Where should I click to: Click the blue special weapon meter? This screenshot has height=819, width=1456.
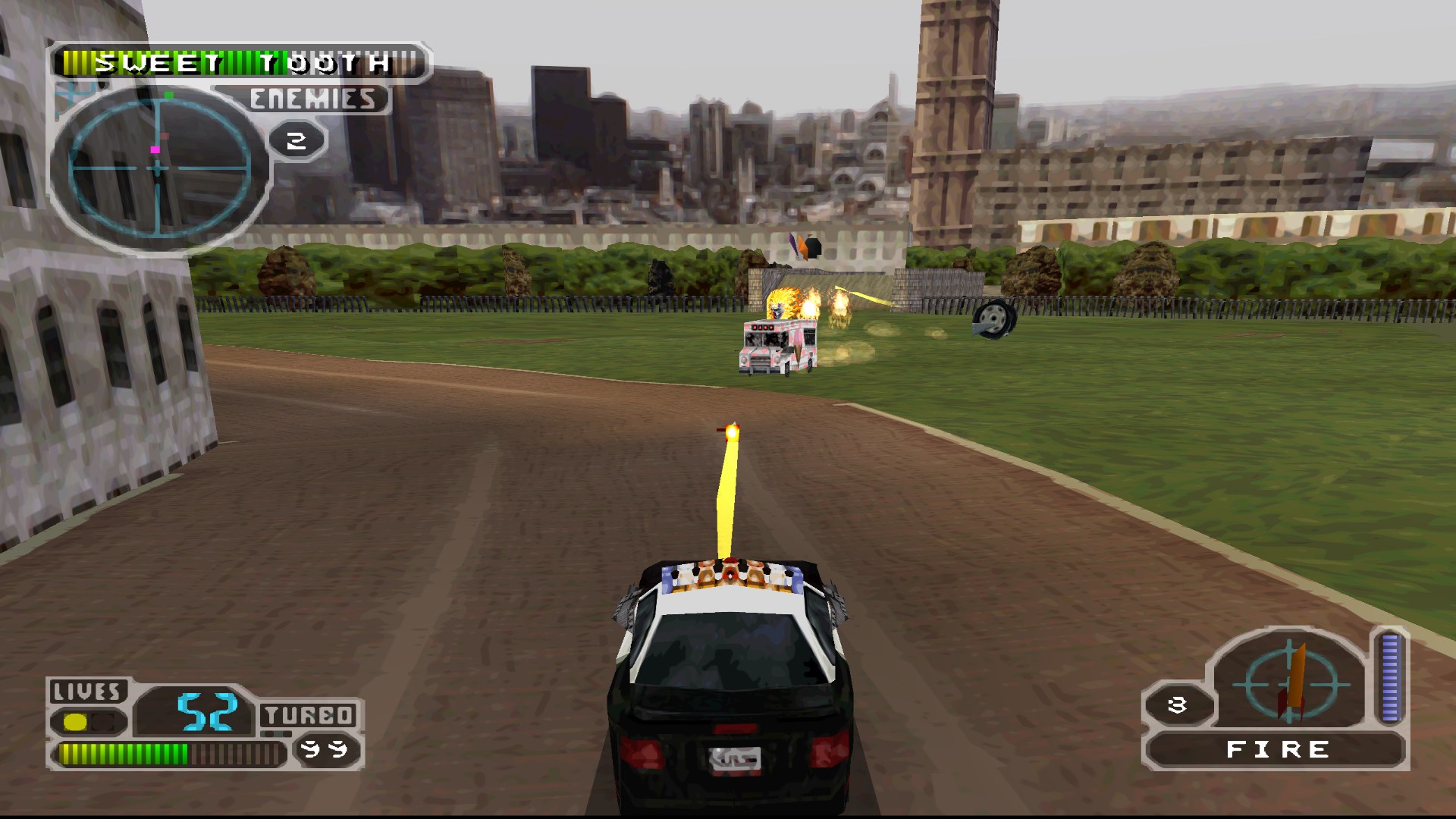[x=1391, y=679]
